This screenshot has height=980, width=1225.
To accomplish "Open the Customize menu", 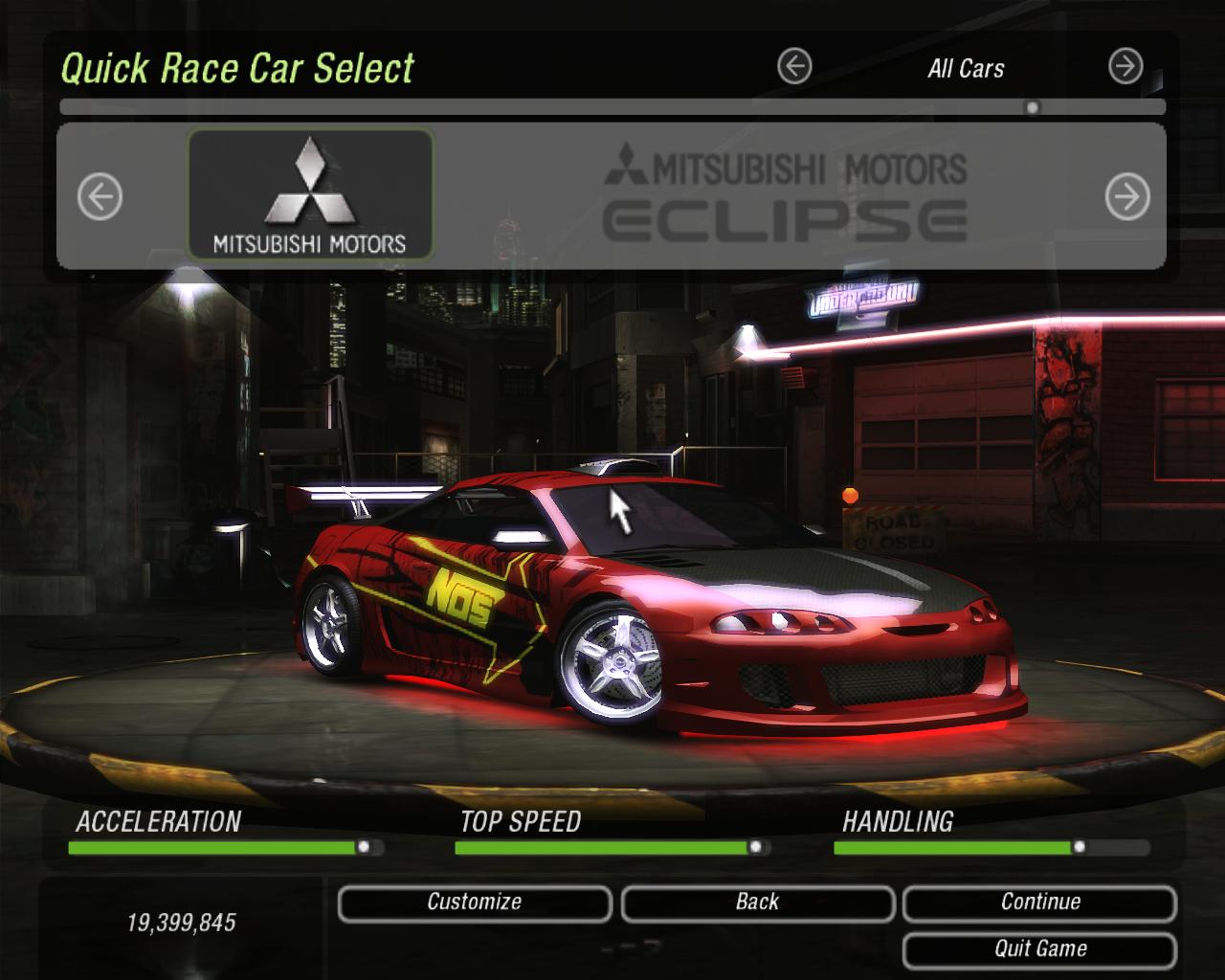I will tap(475, 902).
